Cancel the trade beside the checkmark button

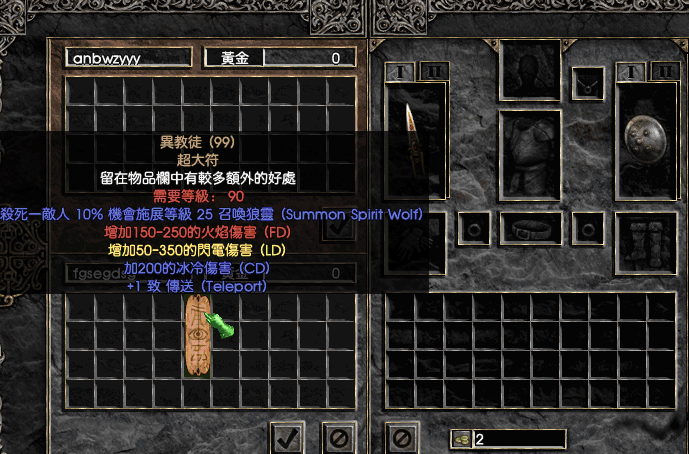[x=338, y=437]
